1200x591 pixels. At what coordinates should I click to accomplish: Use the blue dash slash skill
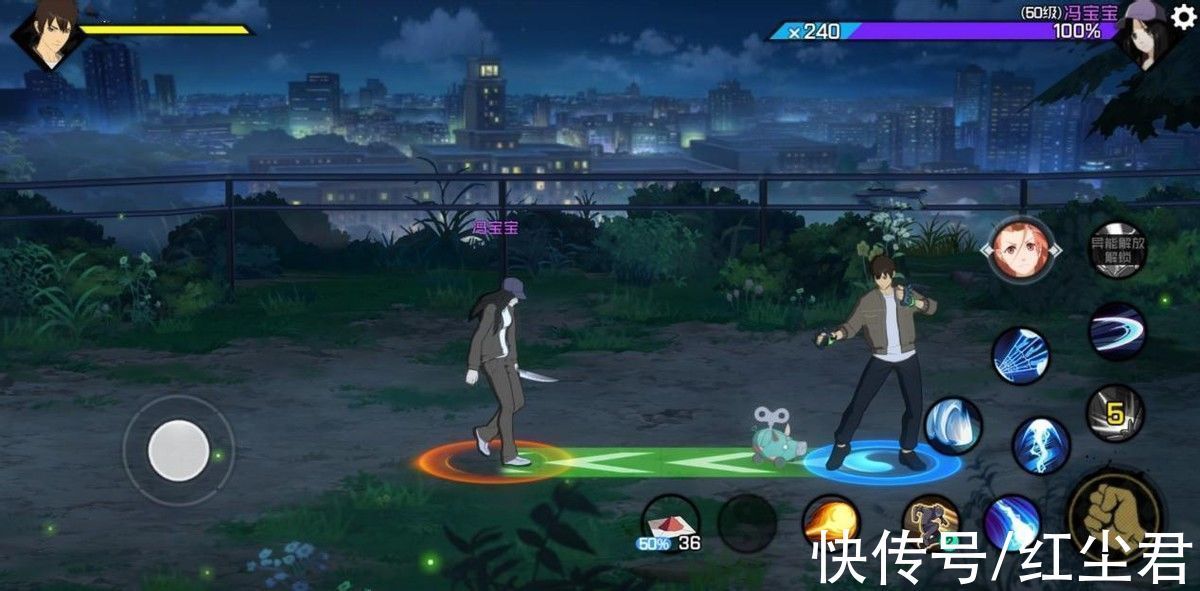click(1117, 331)
